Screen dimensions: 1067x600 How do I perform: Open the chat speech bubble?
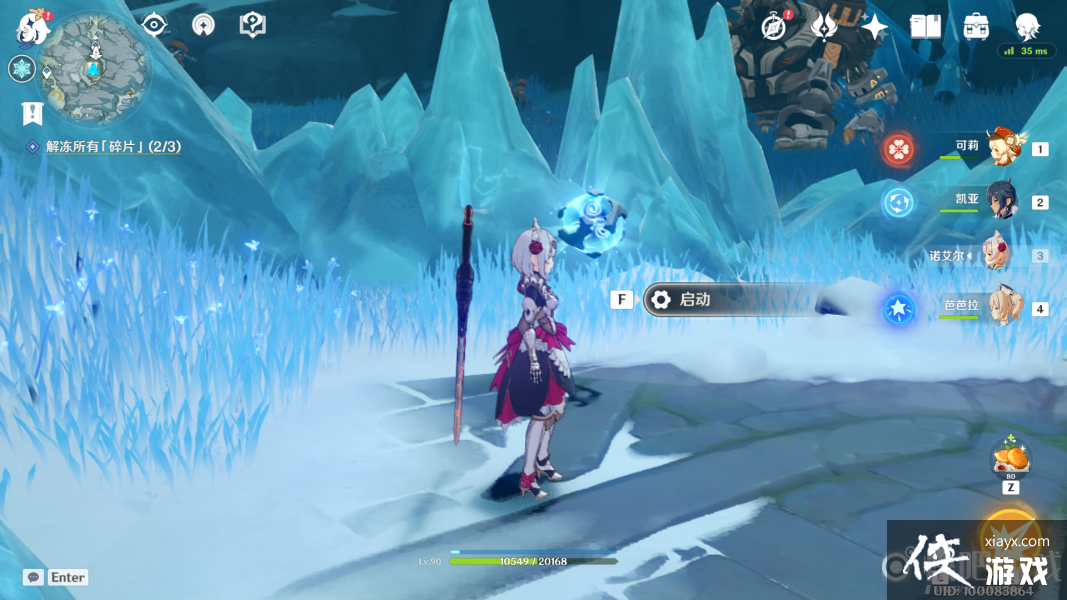coord(33,577)
